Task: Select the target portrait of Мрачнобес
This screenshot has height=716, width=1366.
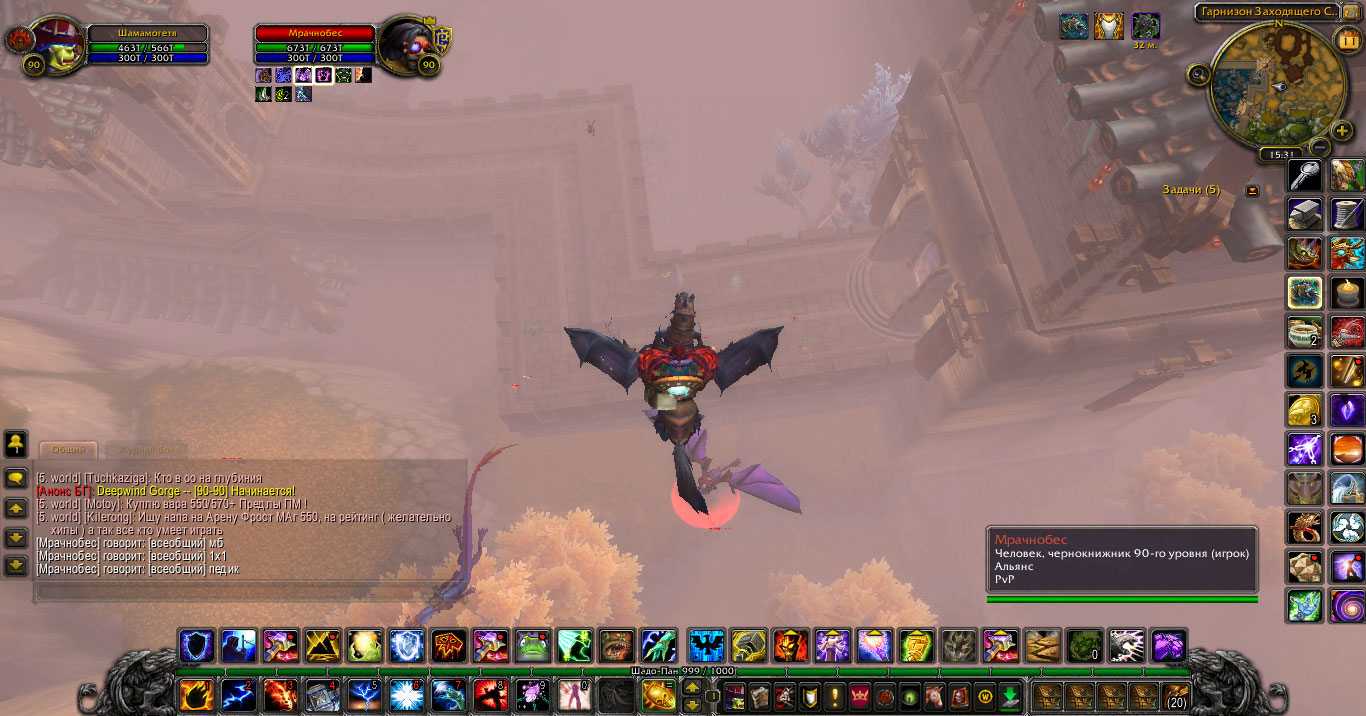Action: (x=405, y=43)
